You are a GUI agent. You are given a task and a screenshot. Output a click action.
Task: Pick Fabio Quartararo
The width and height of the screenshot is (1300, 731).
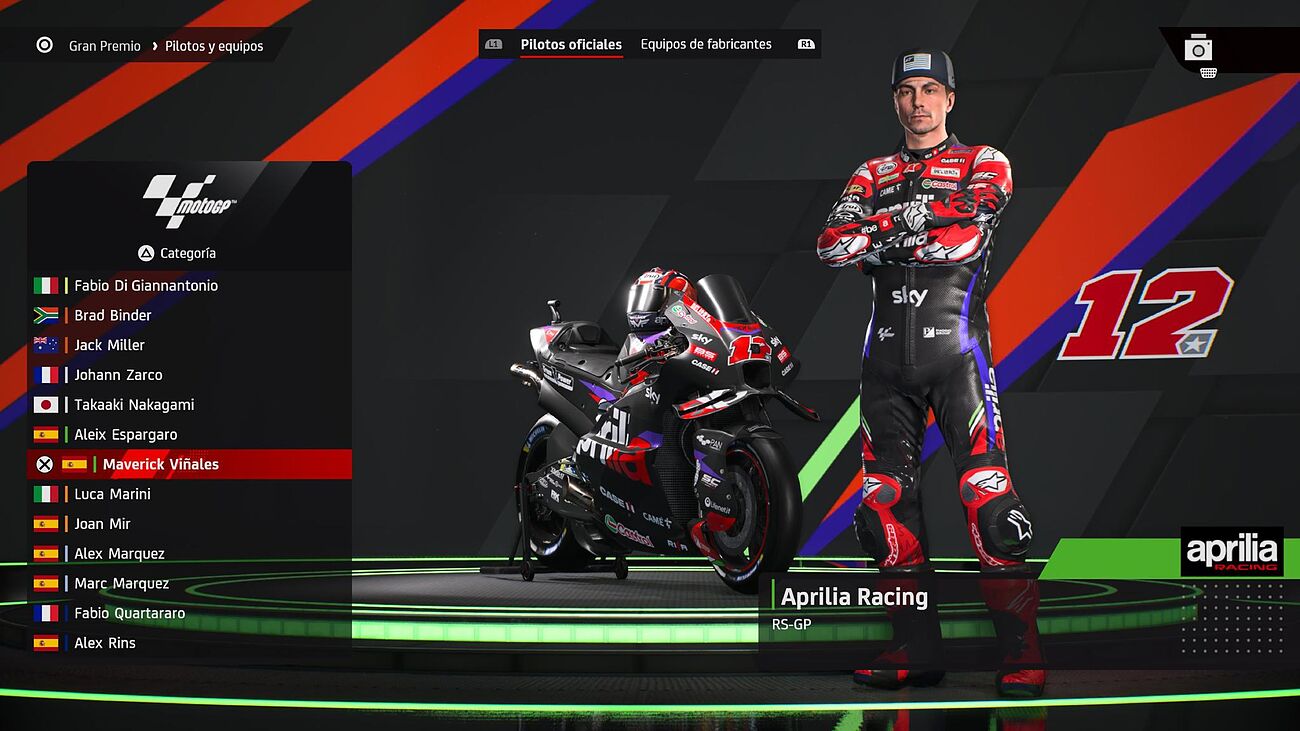click(129, 614)
